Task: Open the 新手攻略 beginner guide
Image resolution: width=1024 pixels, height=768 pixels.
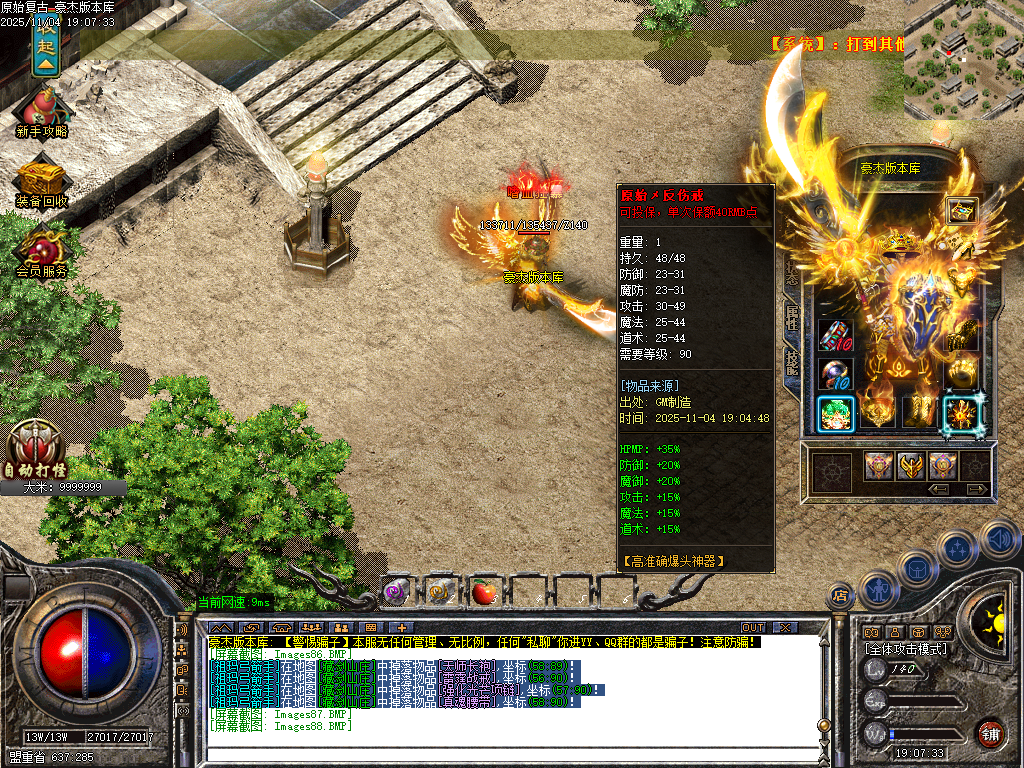Action: tap(42, 111)
